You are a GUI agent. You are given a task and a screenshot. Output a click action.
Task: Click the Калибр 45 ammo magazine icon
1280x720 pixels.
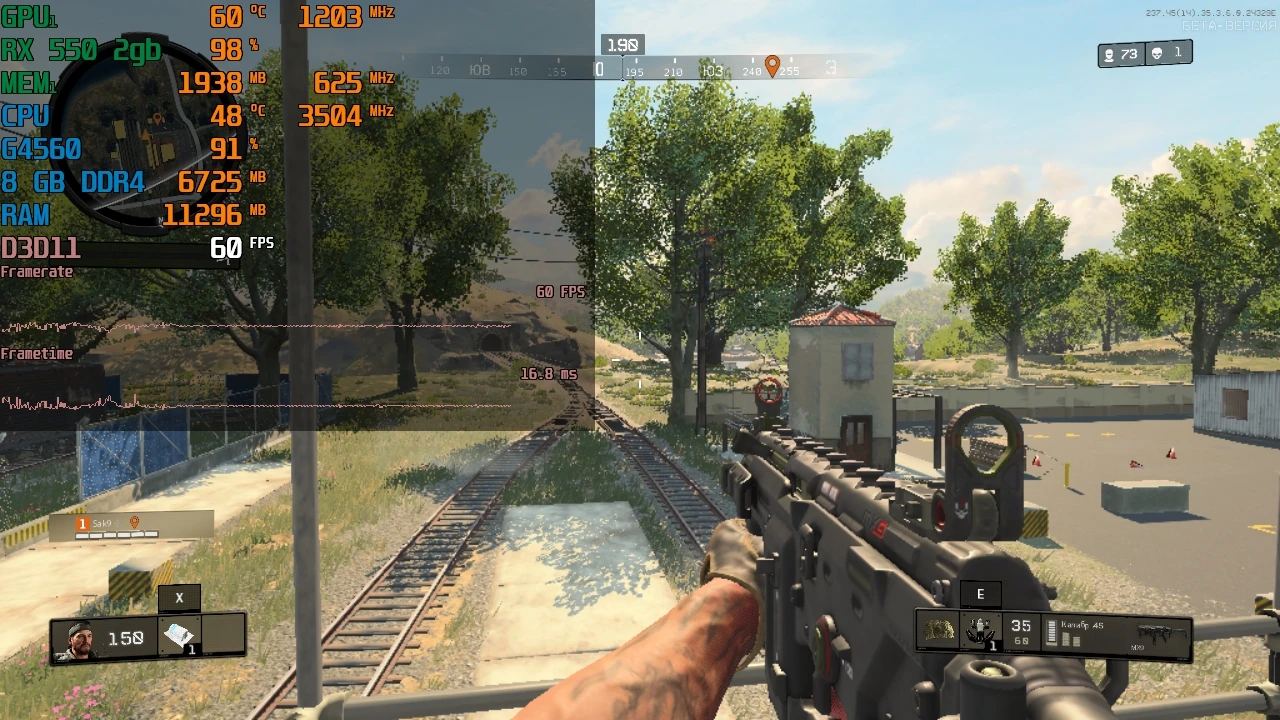point(1052,631)
